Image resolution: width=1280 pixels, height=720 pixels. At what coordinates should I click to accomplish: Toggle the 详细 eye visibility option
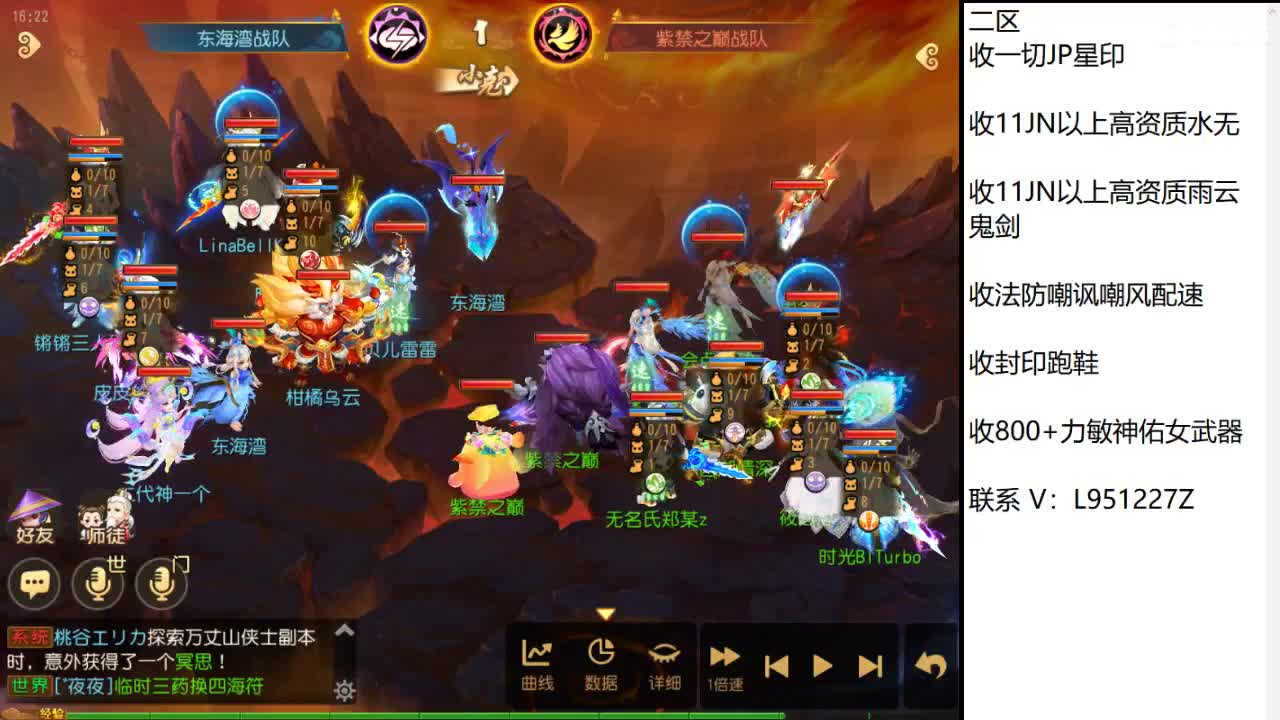[664, 662]
